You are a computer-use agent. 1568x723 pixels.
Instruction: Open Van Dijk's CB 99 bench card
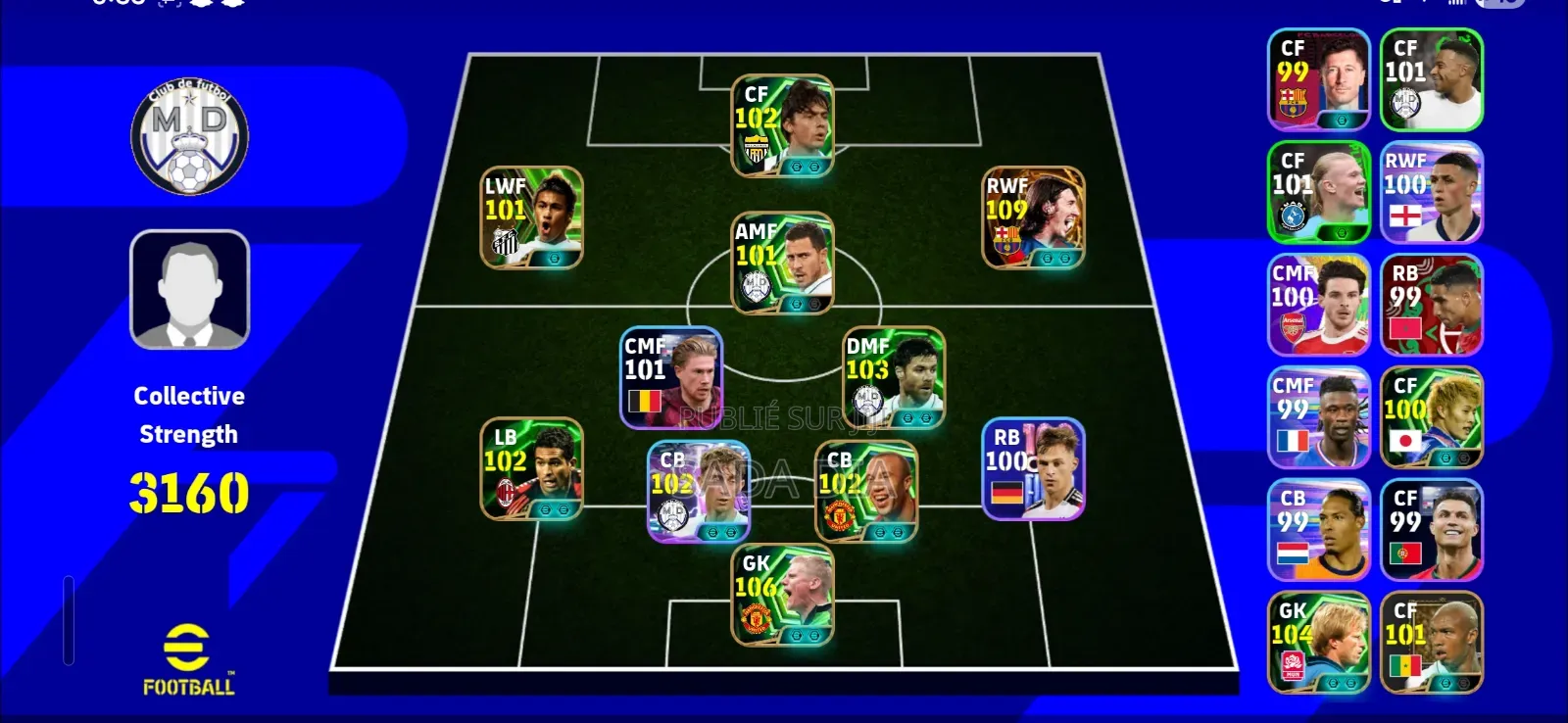click(1317, 529)
